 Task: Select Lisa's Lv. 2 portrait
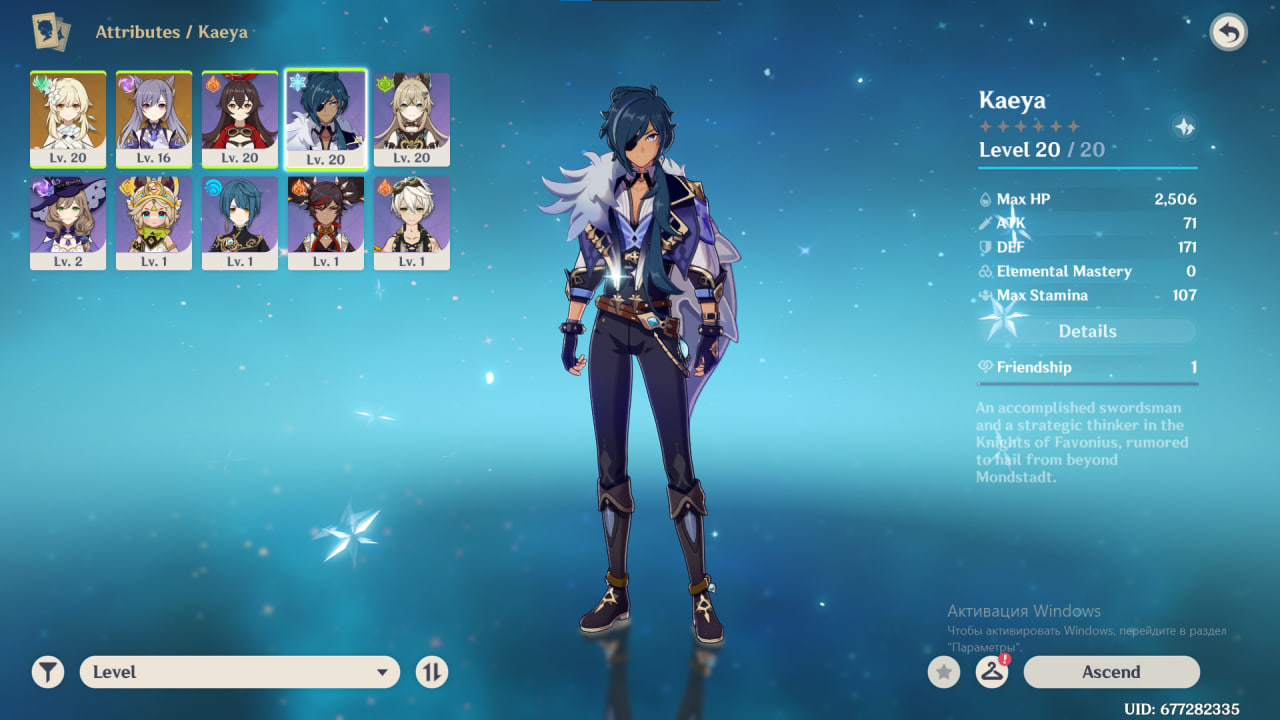pyautogui.click(x=68, y=222)
